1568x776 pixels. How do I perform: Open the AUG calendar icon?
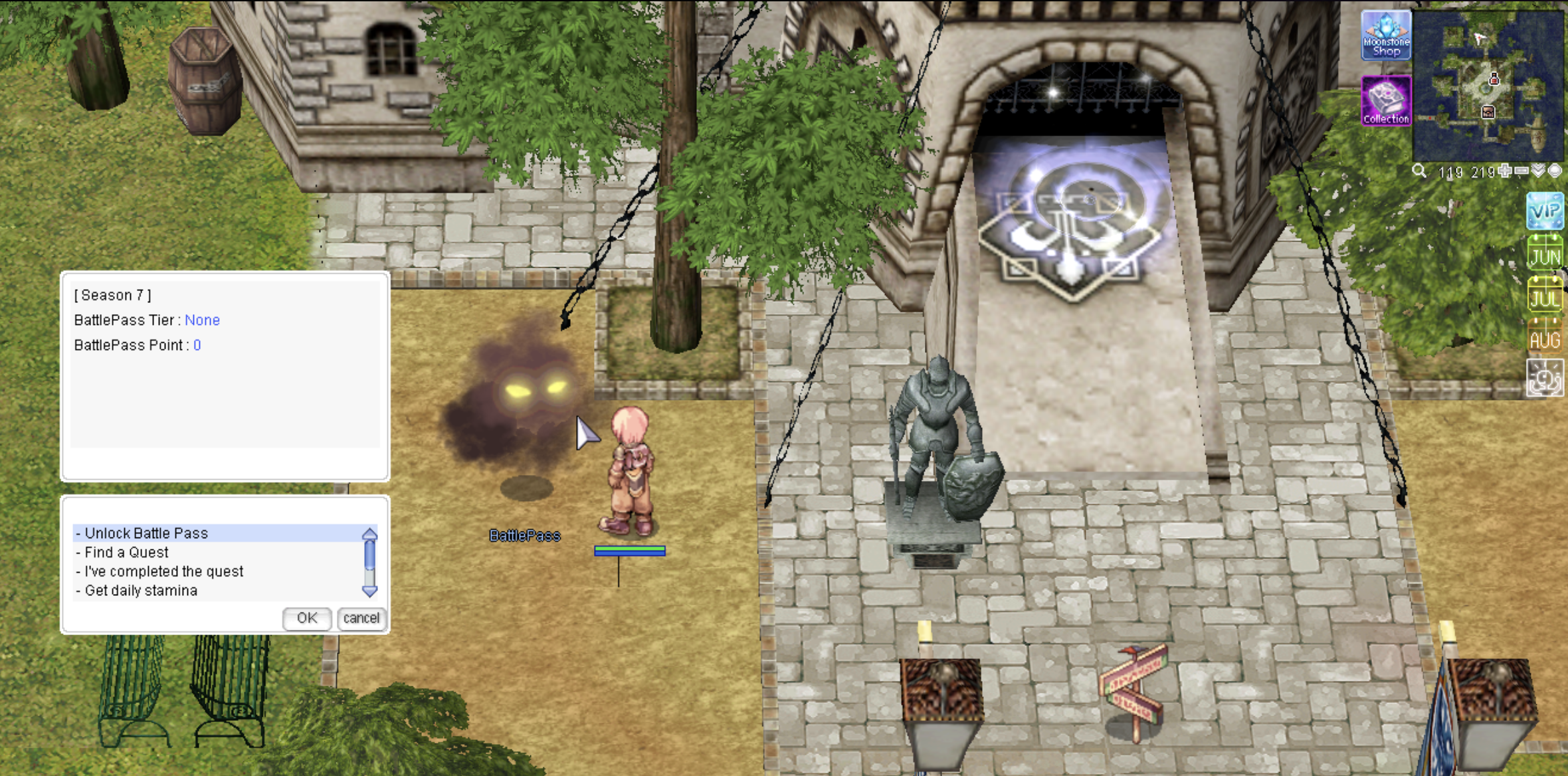point(1545,338)
